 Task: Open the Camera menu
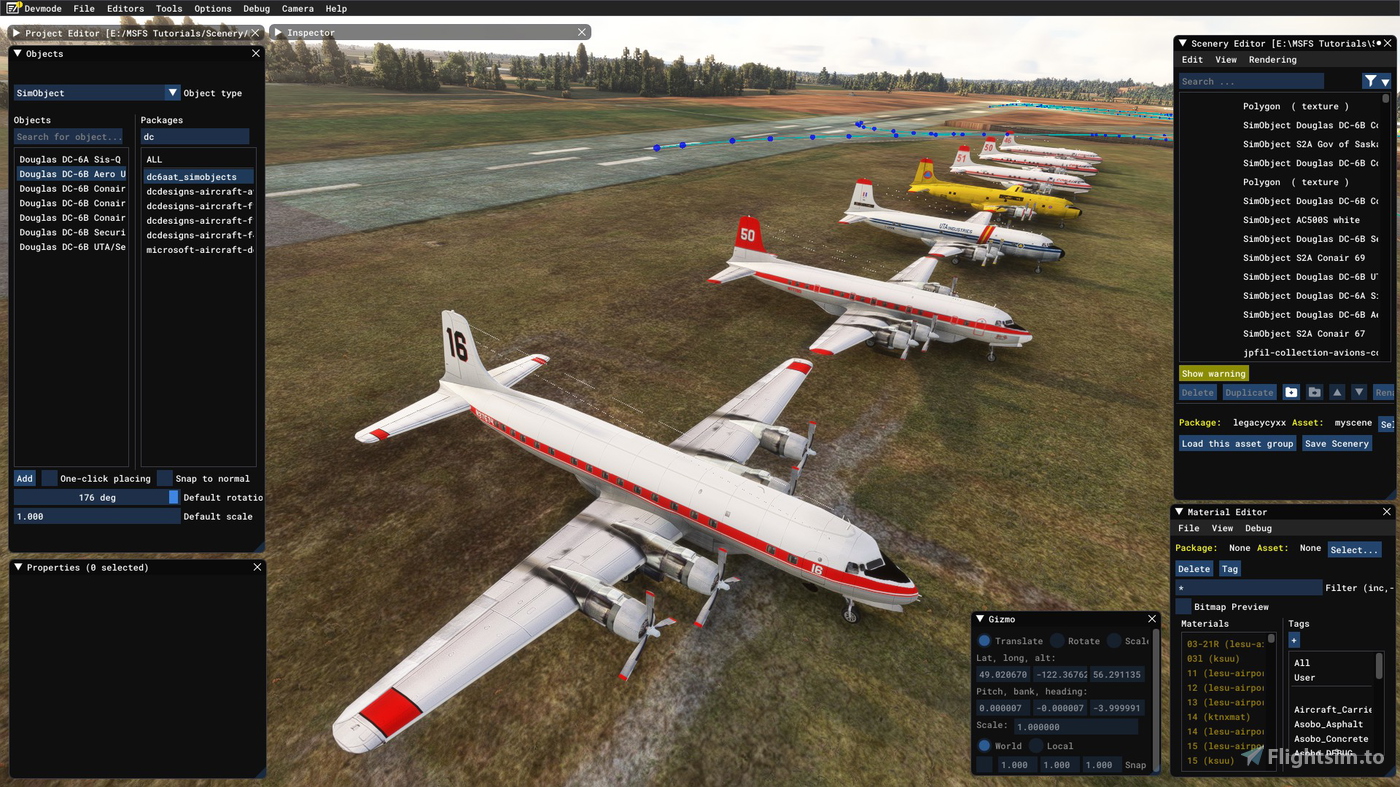point(297,8)
